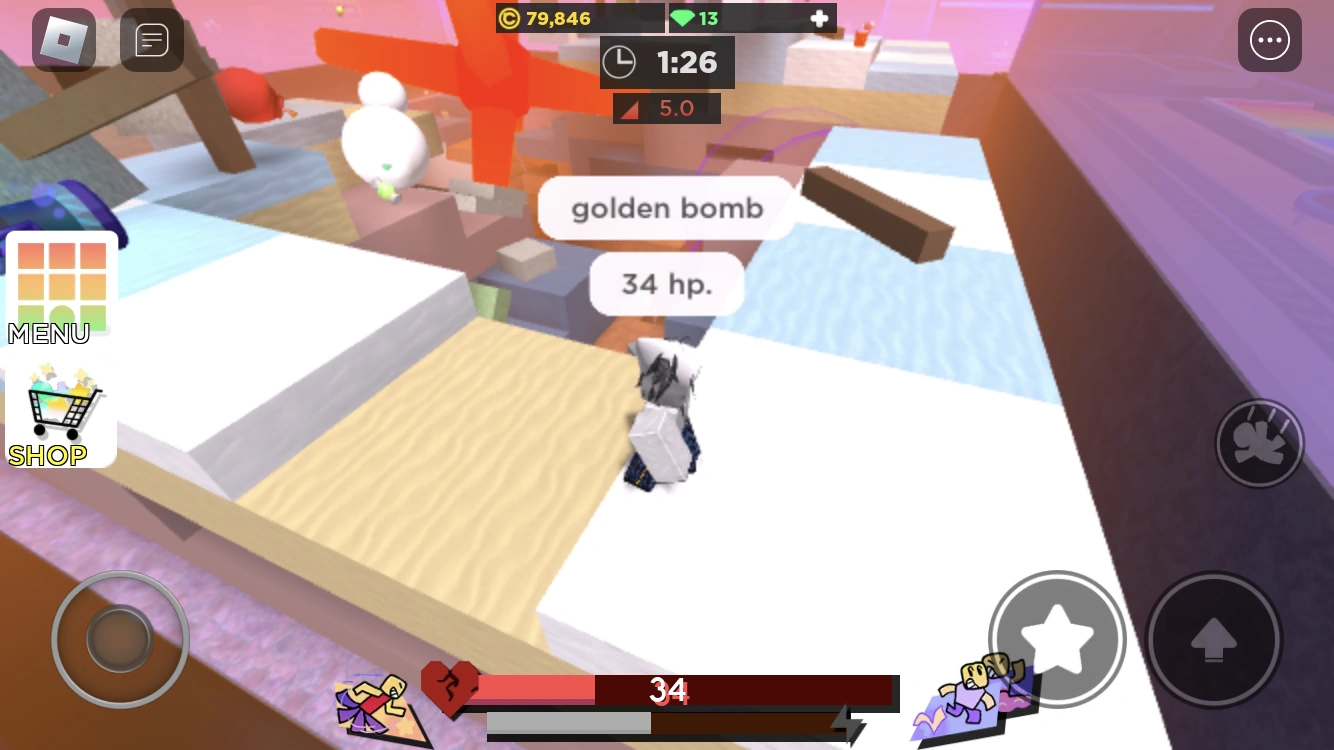Open the chat bubble icon
This screenshot has height=750, width=1334.
click(x=151, y=40)
